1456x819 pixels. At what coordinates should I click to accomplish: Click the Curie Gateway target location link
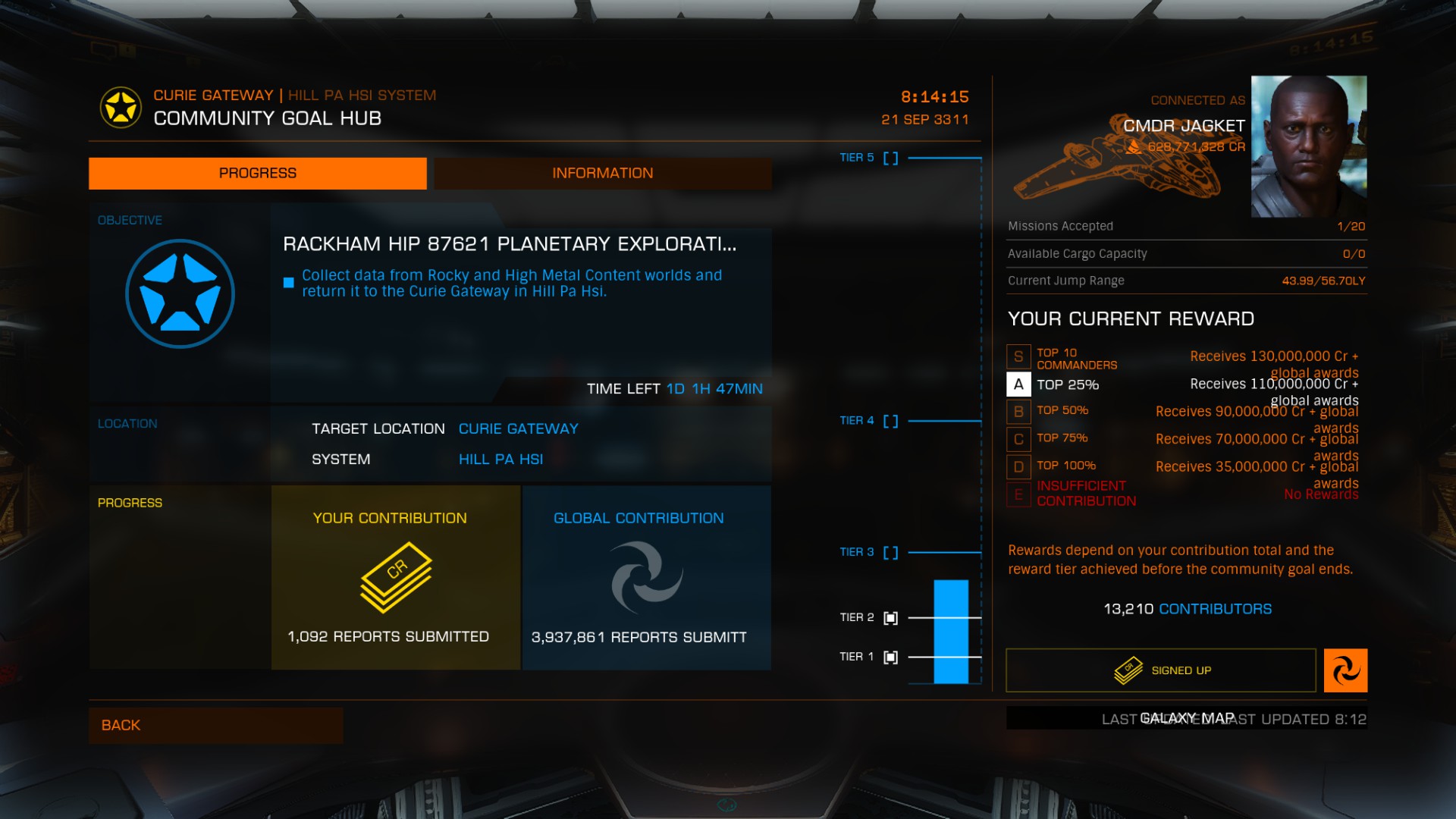[518, 429]
